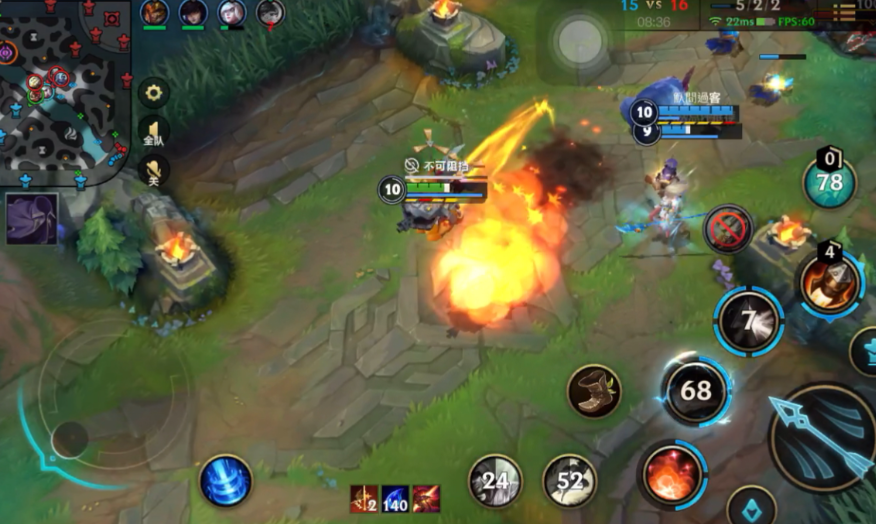
Task: Tap the ability showing 68 cooldown
Action: pos(696,390)
